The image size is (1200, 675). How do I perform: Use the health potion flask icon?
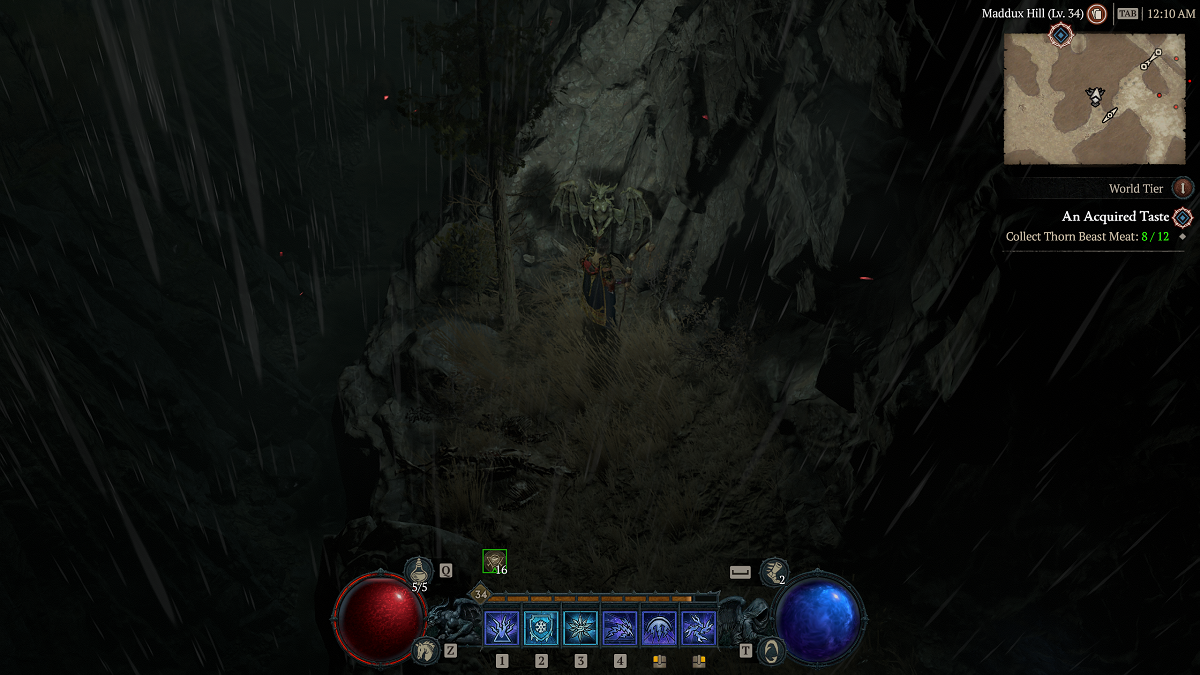coord(419,570)
